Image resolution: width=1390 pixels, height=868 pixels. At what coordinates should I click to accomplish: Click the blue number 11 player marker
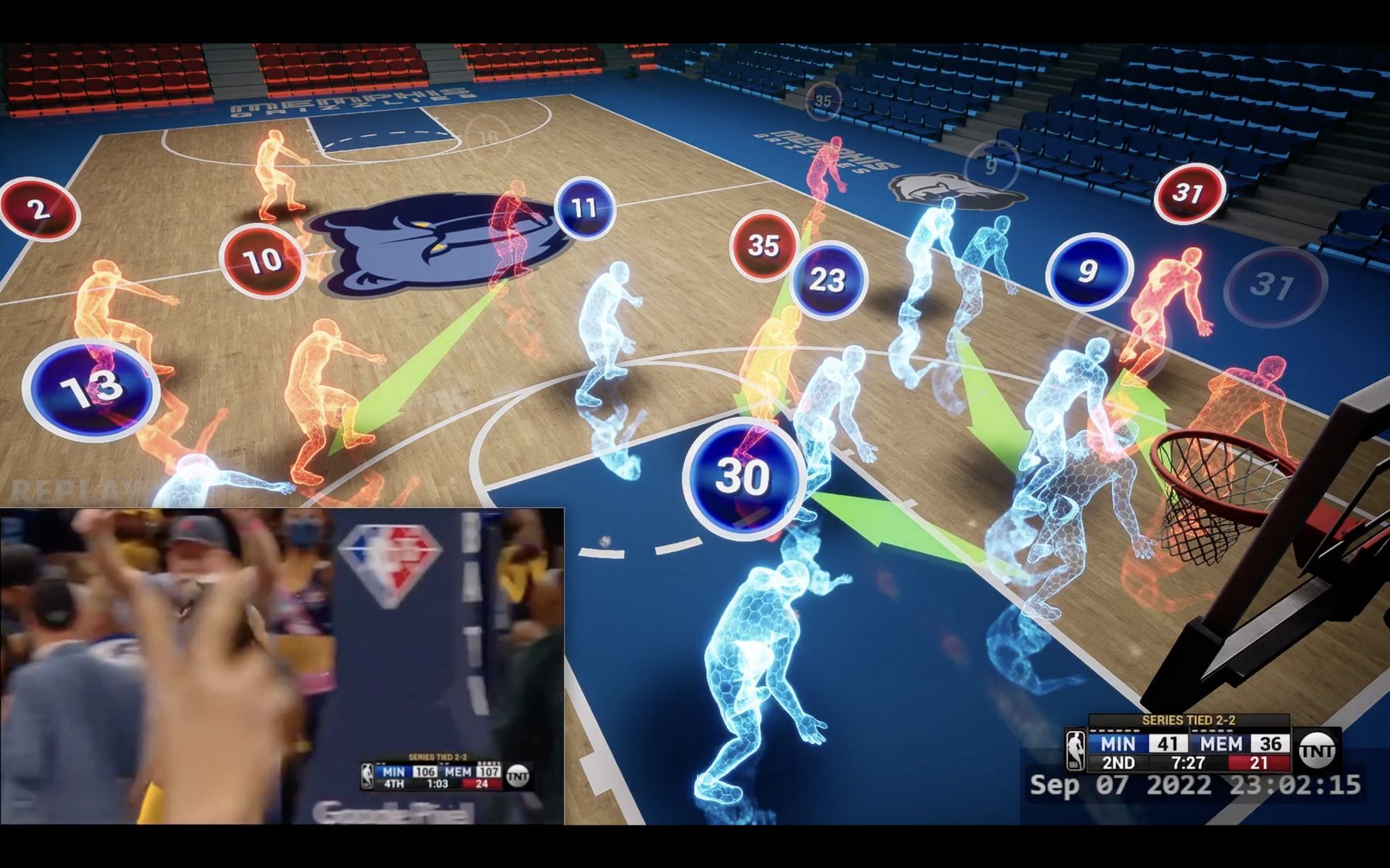click(x=585, y=208)
